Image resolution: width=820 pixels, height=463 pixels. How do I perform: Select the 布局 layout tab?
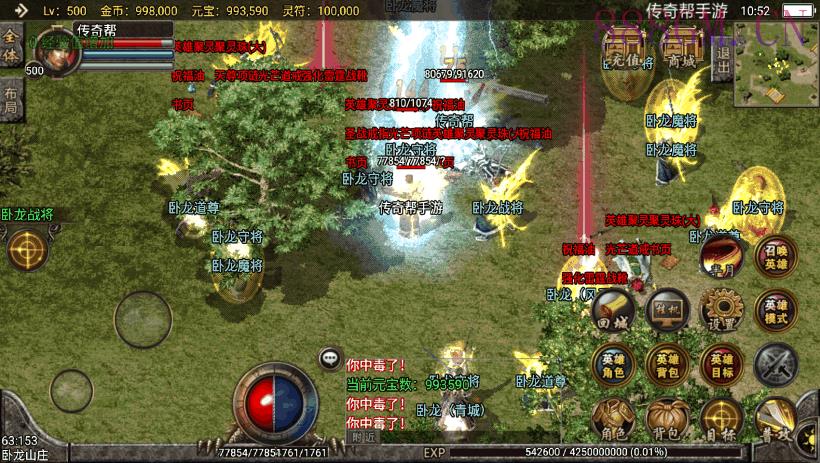[11, 100]
